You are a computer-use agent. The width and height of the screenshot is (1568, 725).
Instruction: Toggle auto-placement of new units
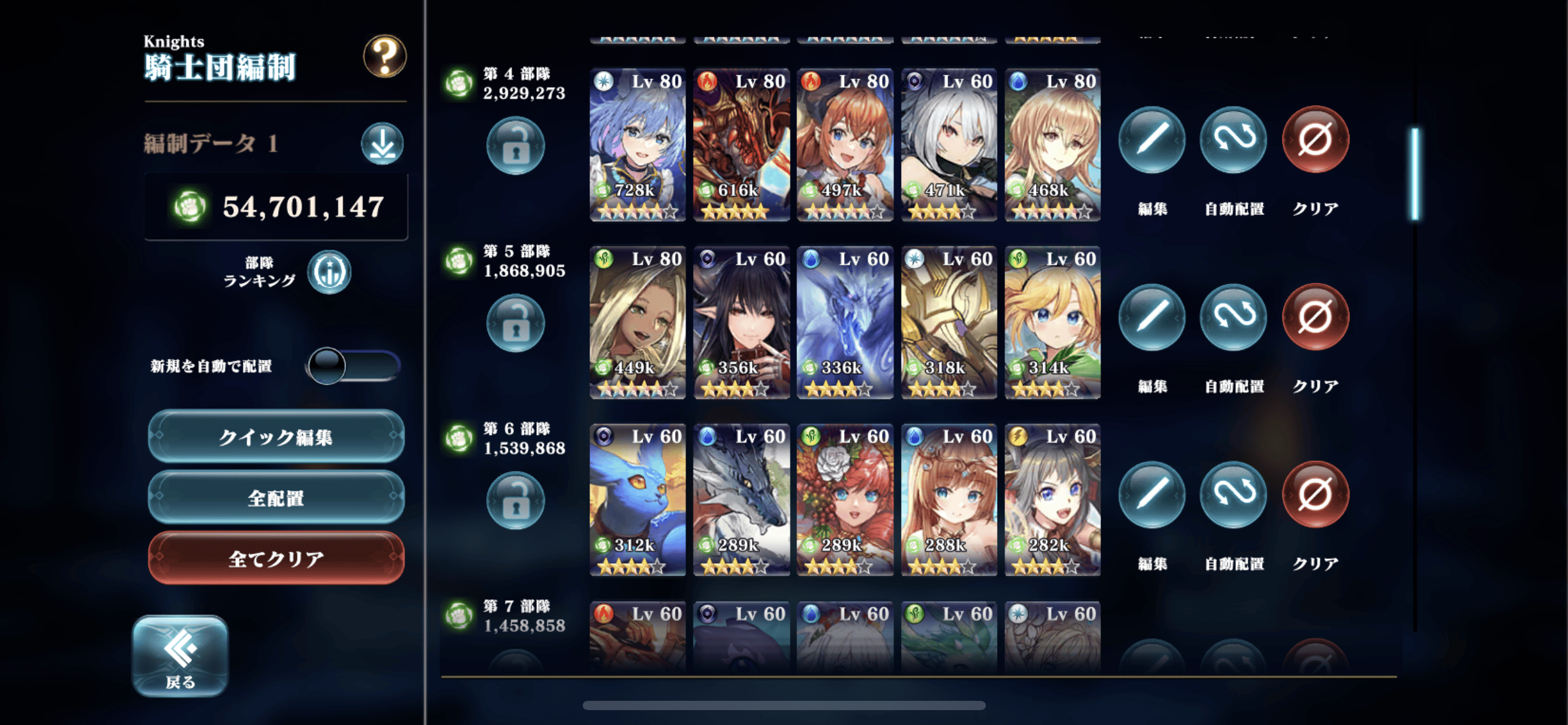(353, 366)
